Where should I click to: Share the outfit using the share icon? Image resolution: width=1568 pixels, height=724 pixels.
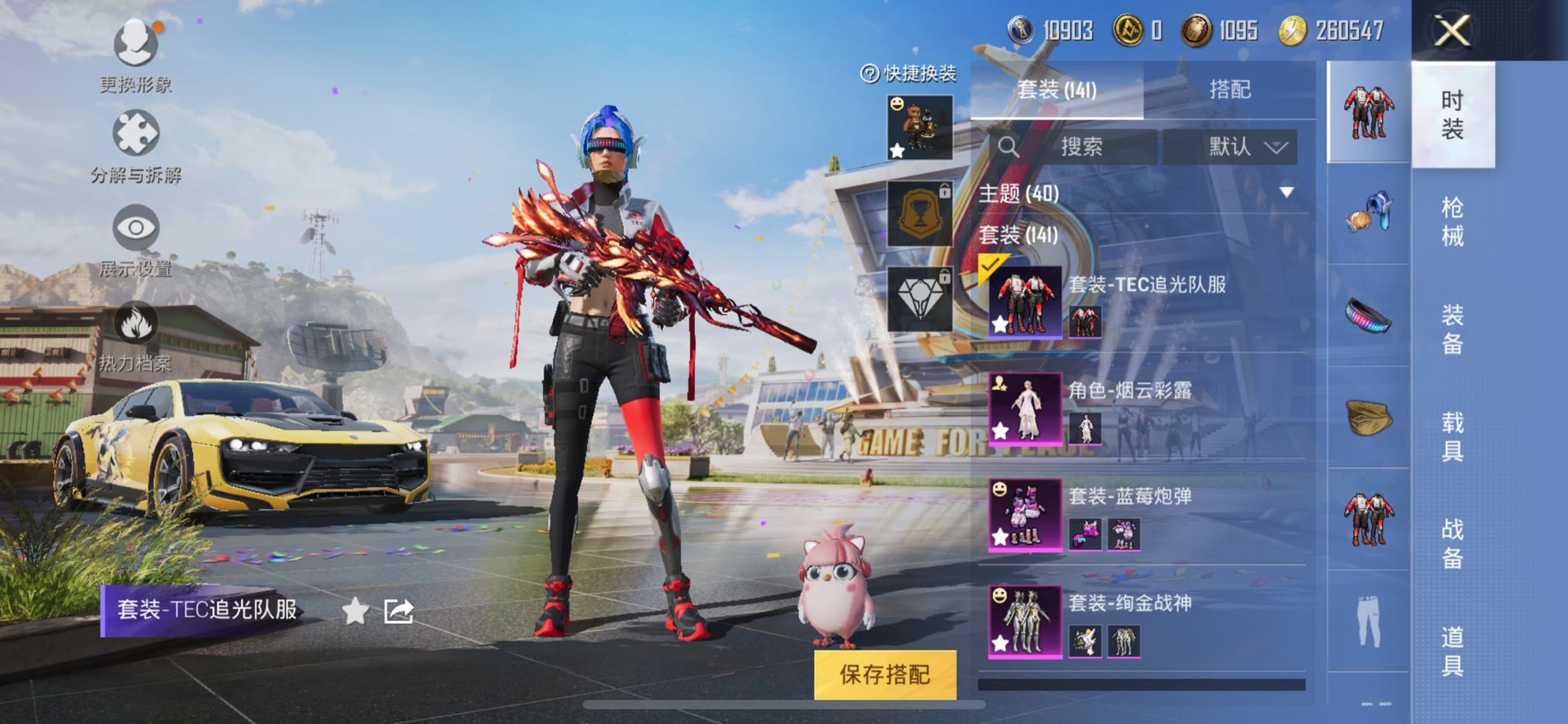click(399, 610)
